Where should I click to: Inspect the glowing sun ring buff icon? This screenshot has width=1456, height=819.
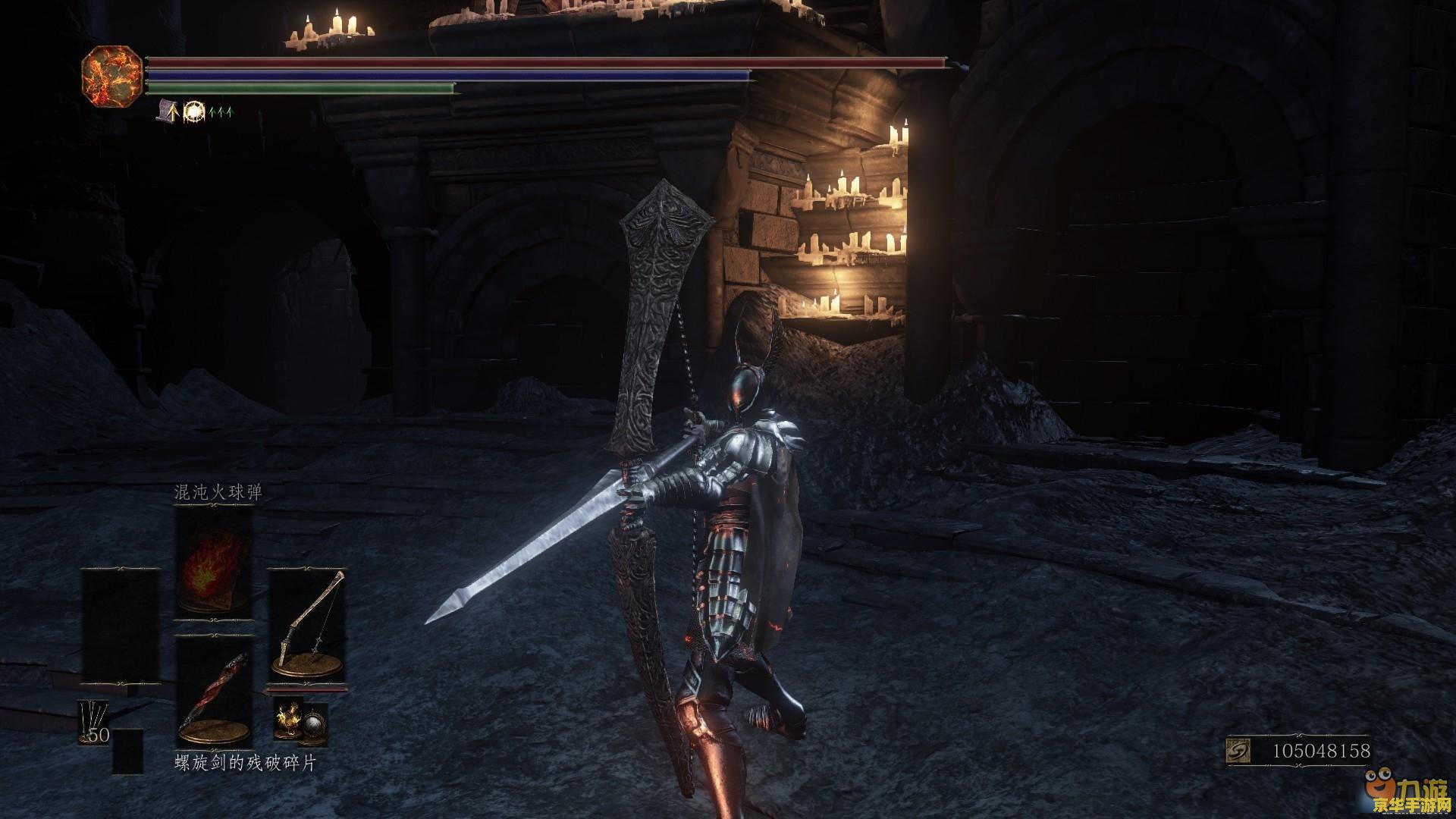coord(194,111)
